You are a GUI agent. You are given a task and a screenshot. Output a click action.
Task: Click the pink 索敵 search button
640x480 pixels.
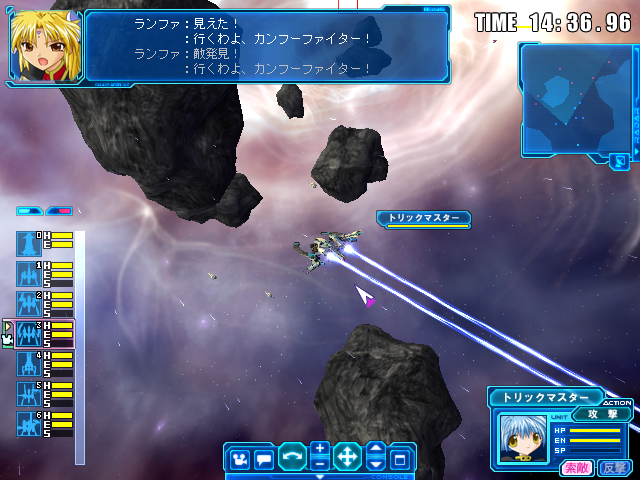(575, 467)
